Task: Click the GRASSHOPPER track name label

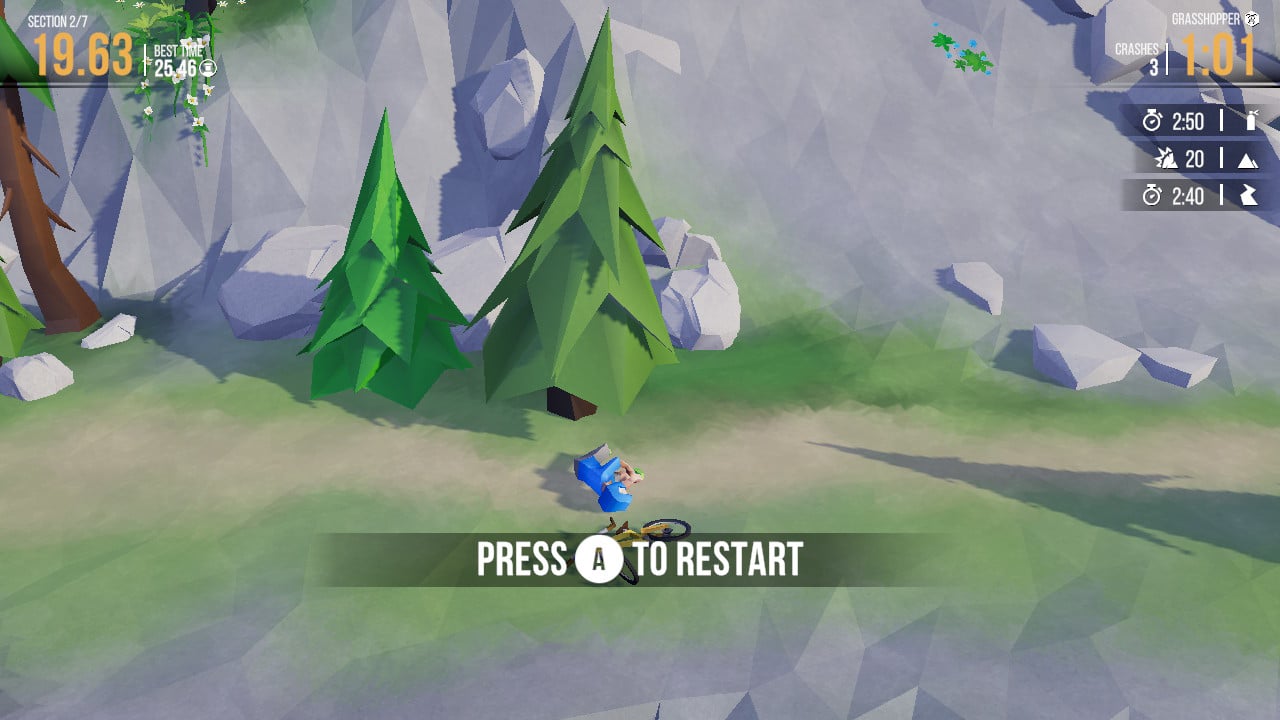Action: tap(1205, 16)
